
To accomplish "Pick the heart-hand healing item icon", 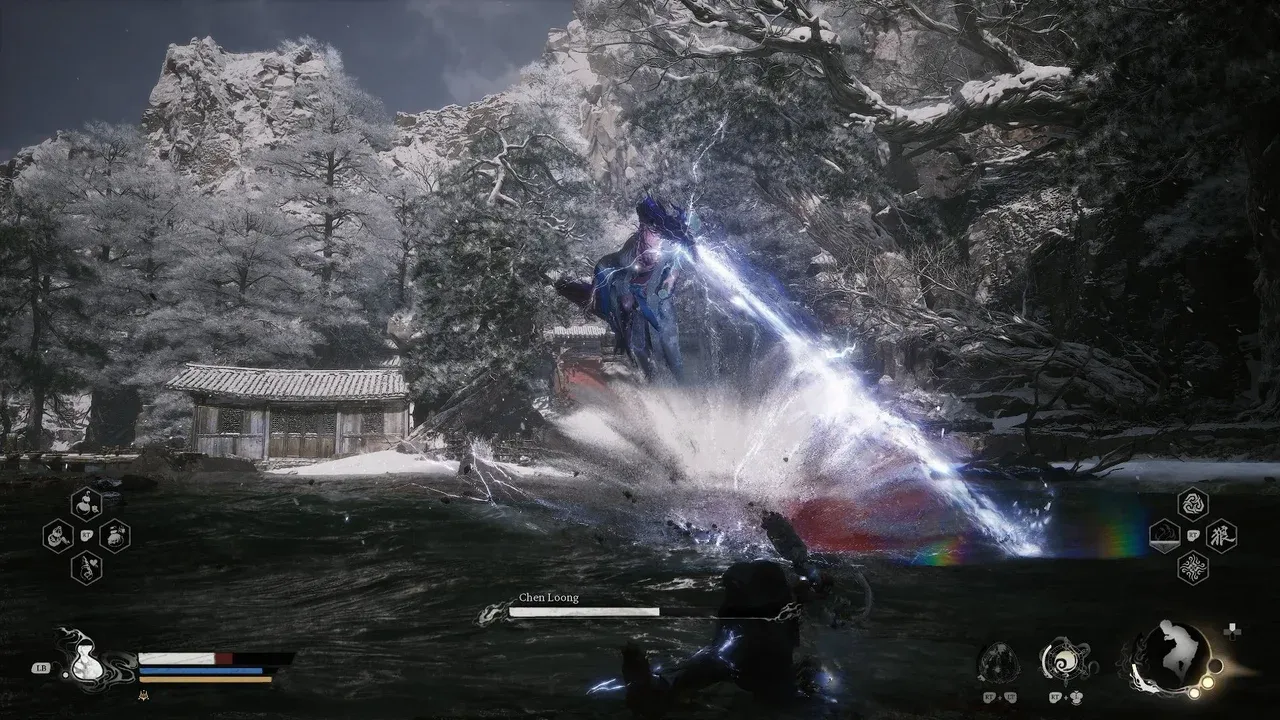I will (x=85, y=568).
